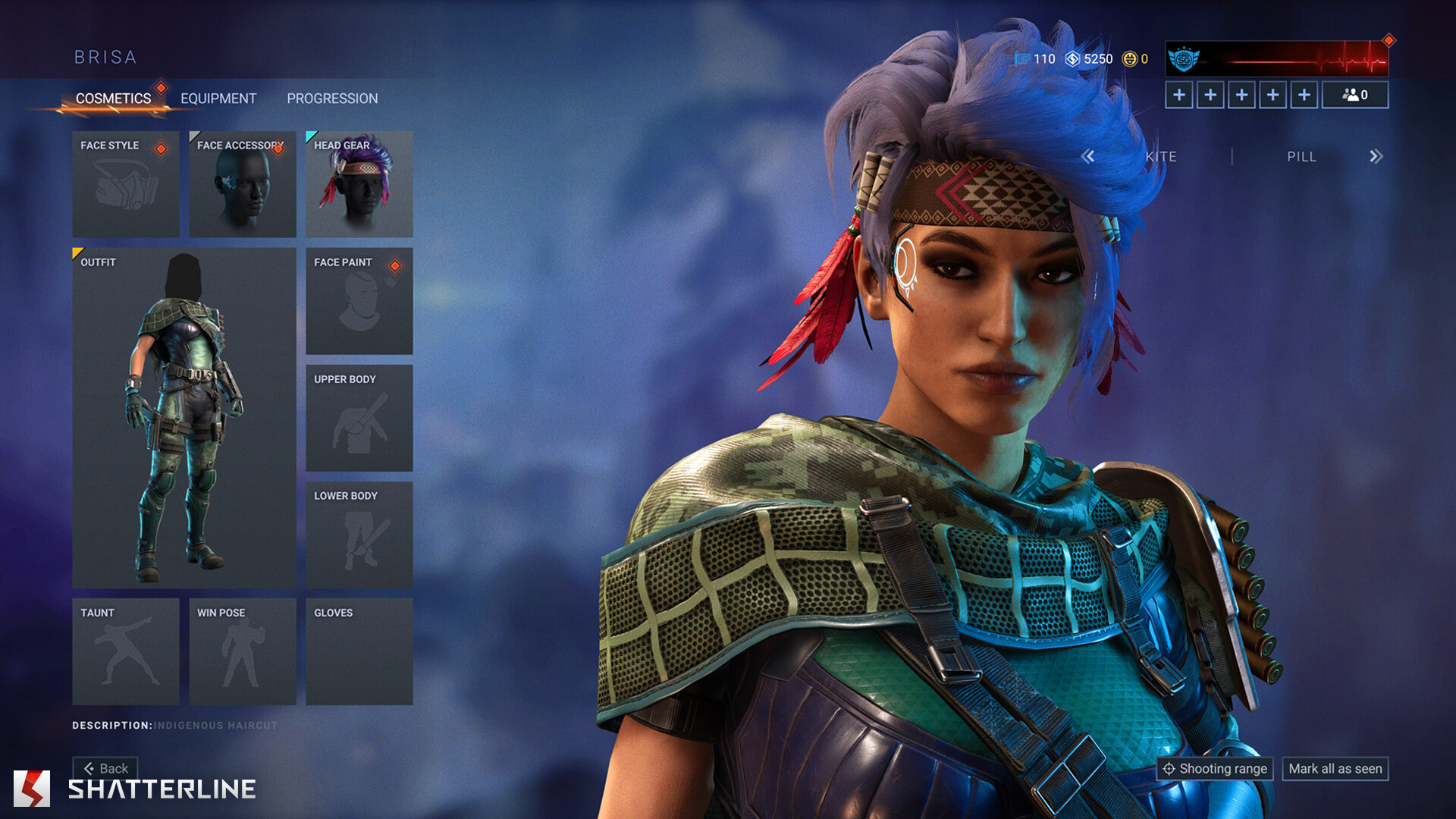Viewport: 1456px width, 819px height.
Task: Open the Progression tab
Action: point(332,99)
